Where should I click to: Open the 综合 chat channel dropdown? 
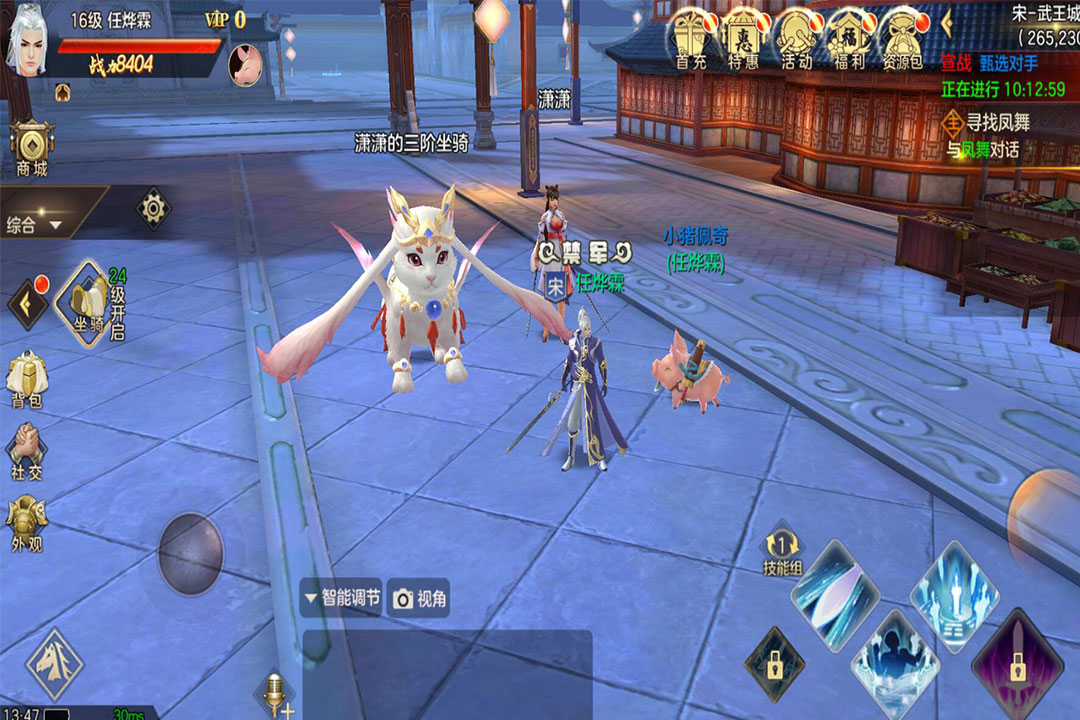point(35,225)
